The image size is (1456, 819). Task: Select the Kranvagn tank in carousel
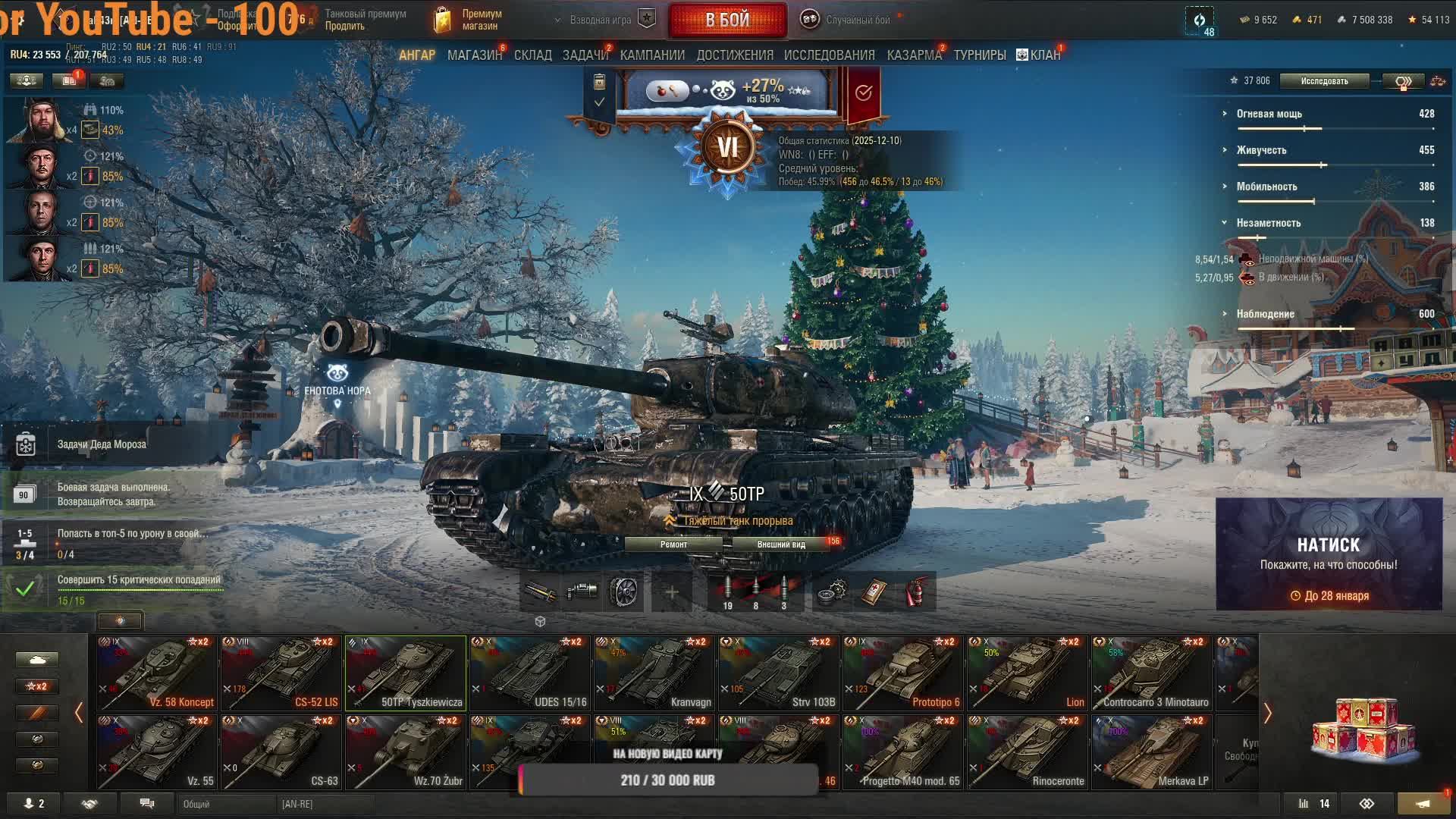click(654, 673)
